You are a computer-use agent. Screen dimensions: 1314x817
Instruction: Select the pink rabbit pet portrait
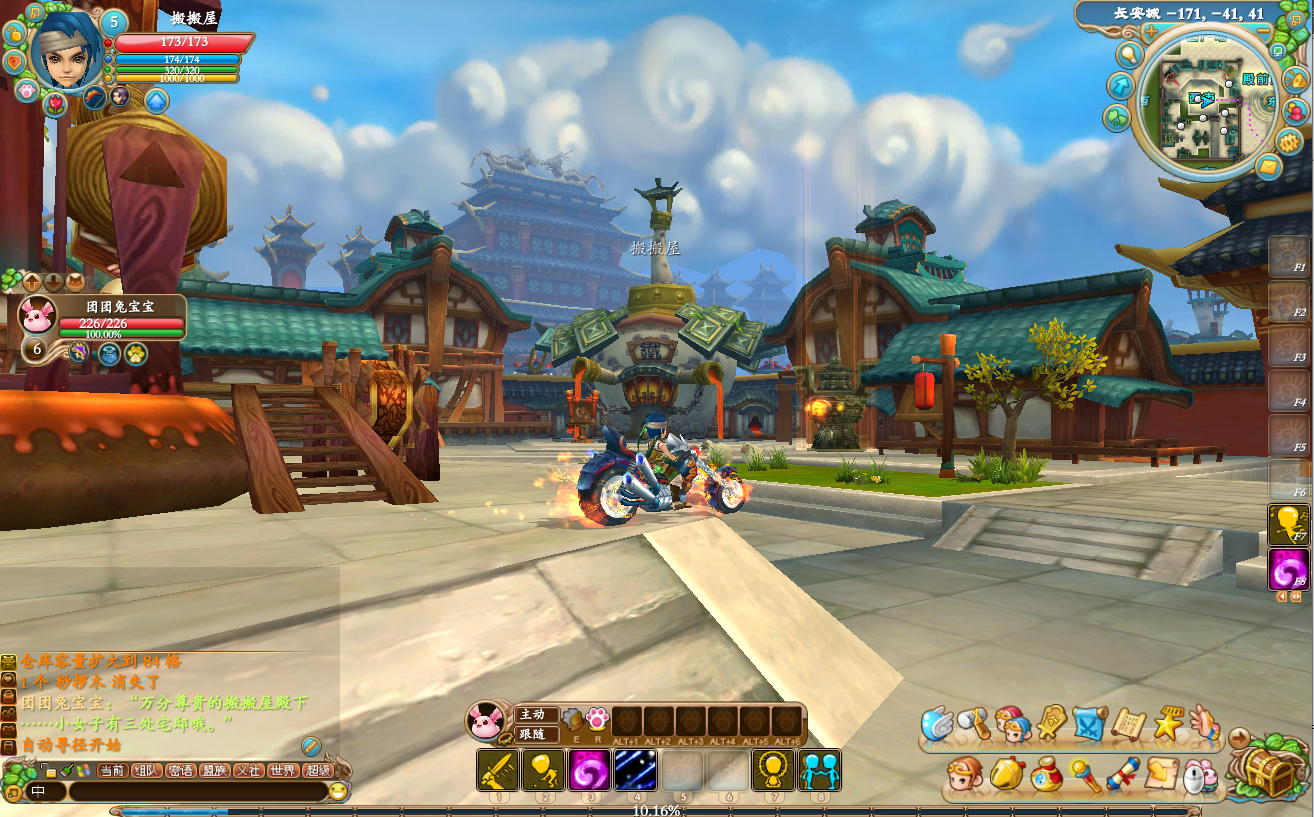pos(38,314)
